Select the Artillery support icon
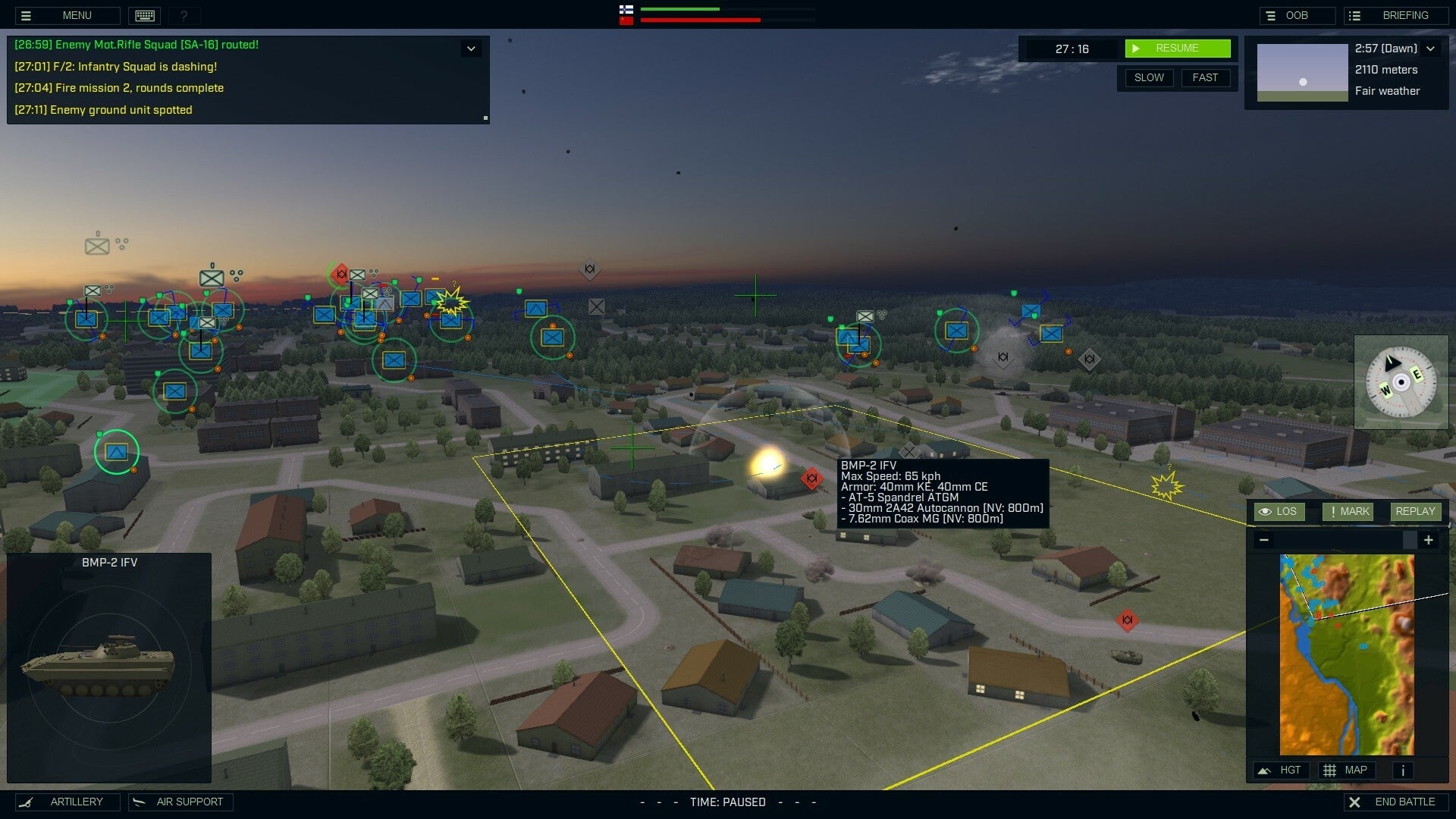 [67, 802]
